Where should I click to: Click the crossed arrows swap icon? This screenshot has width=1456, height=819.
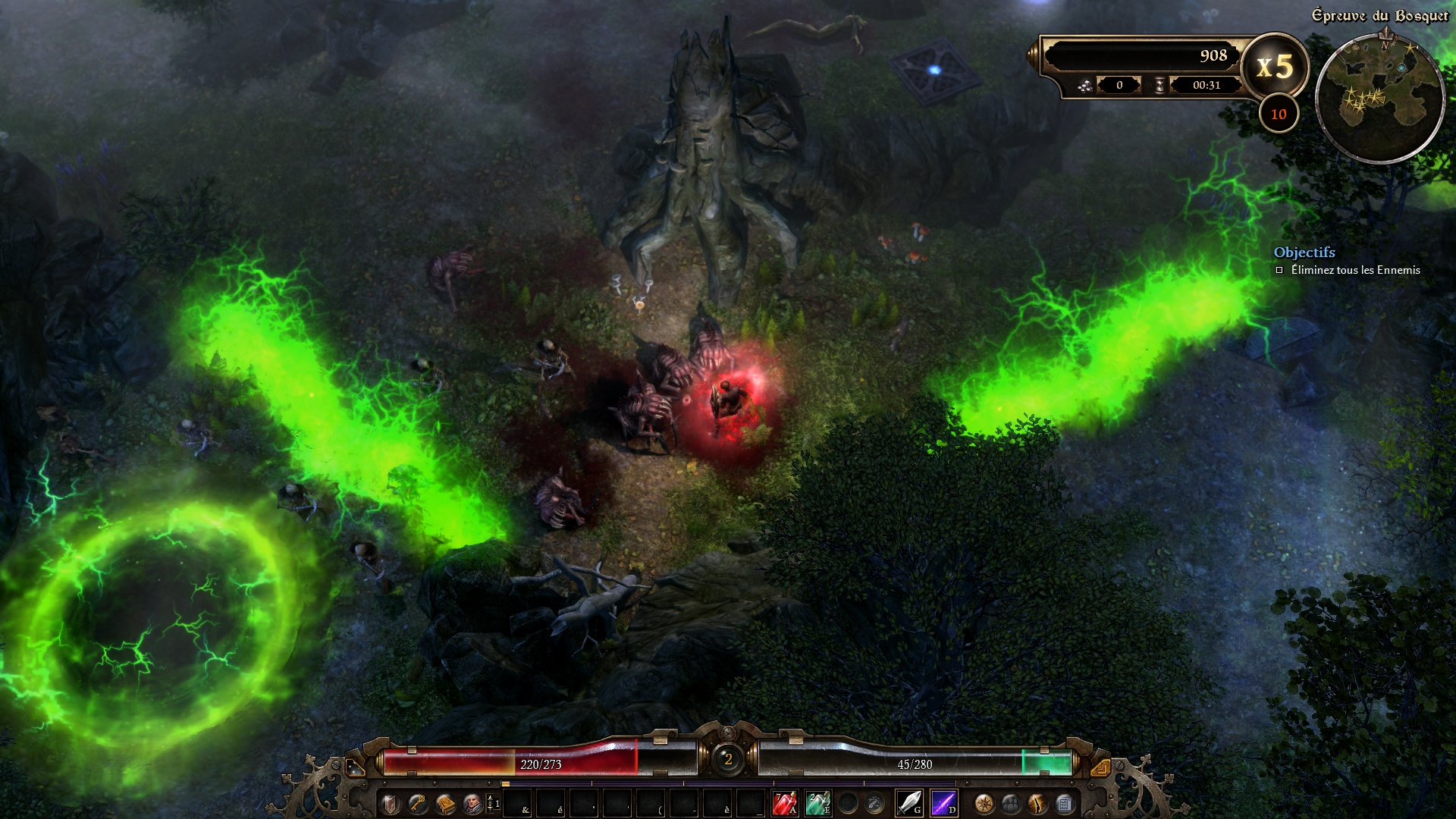coord(874,802)
